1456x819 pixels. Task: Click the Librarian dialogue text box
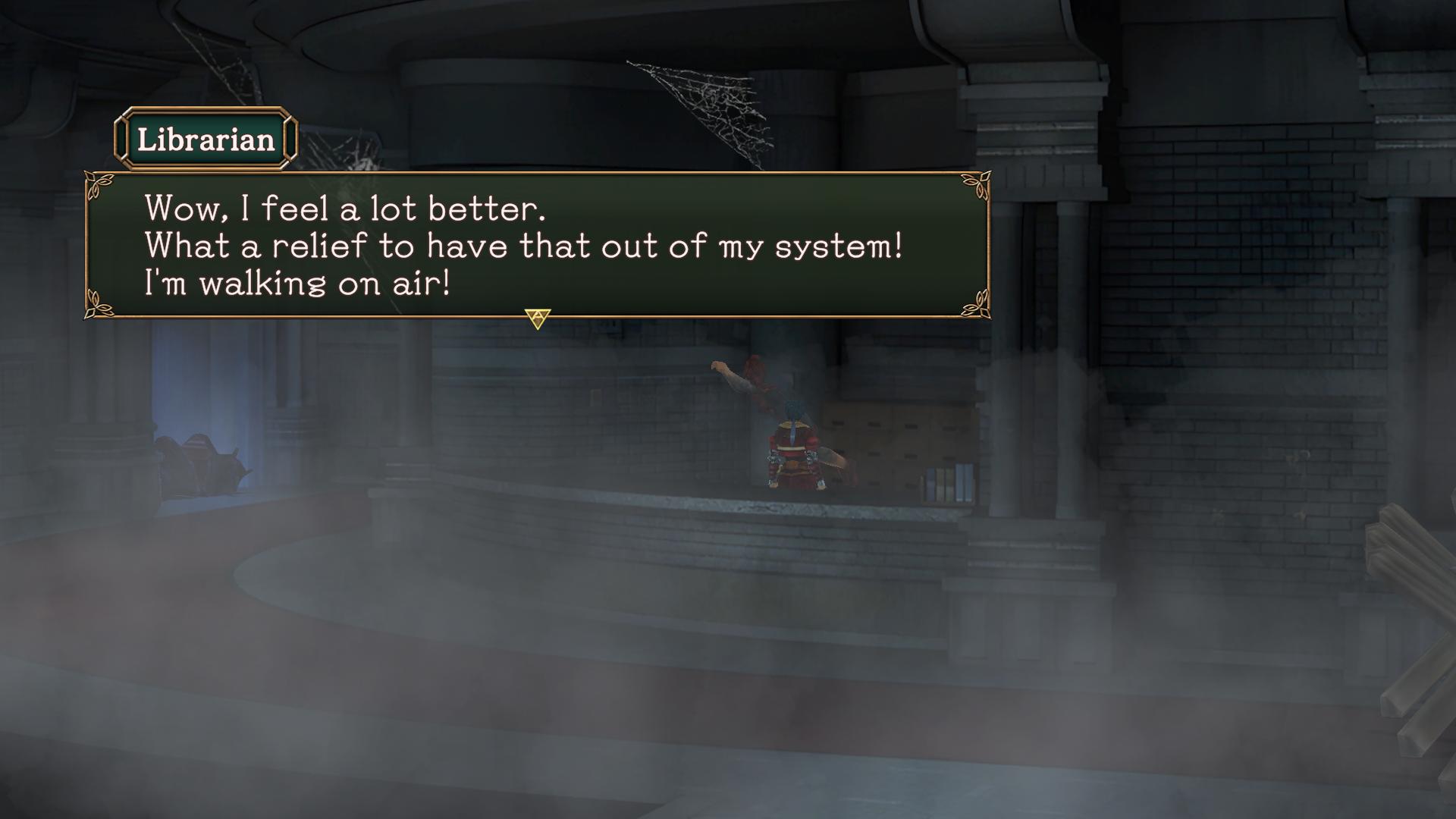pyautogui.click(x=537, y=245)
